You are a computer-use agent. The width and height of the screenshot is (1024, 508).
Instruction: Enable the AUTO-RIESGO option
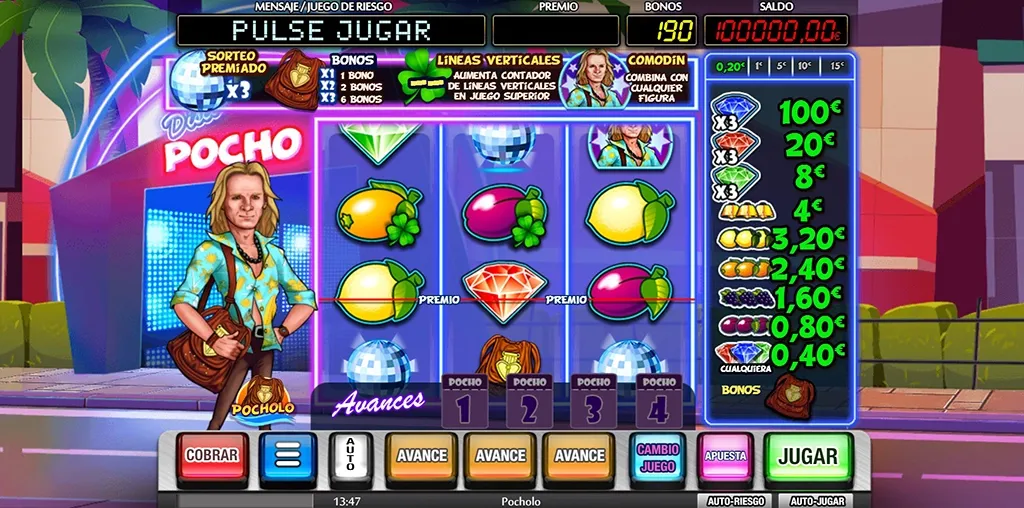click(733, 500)
